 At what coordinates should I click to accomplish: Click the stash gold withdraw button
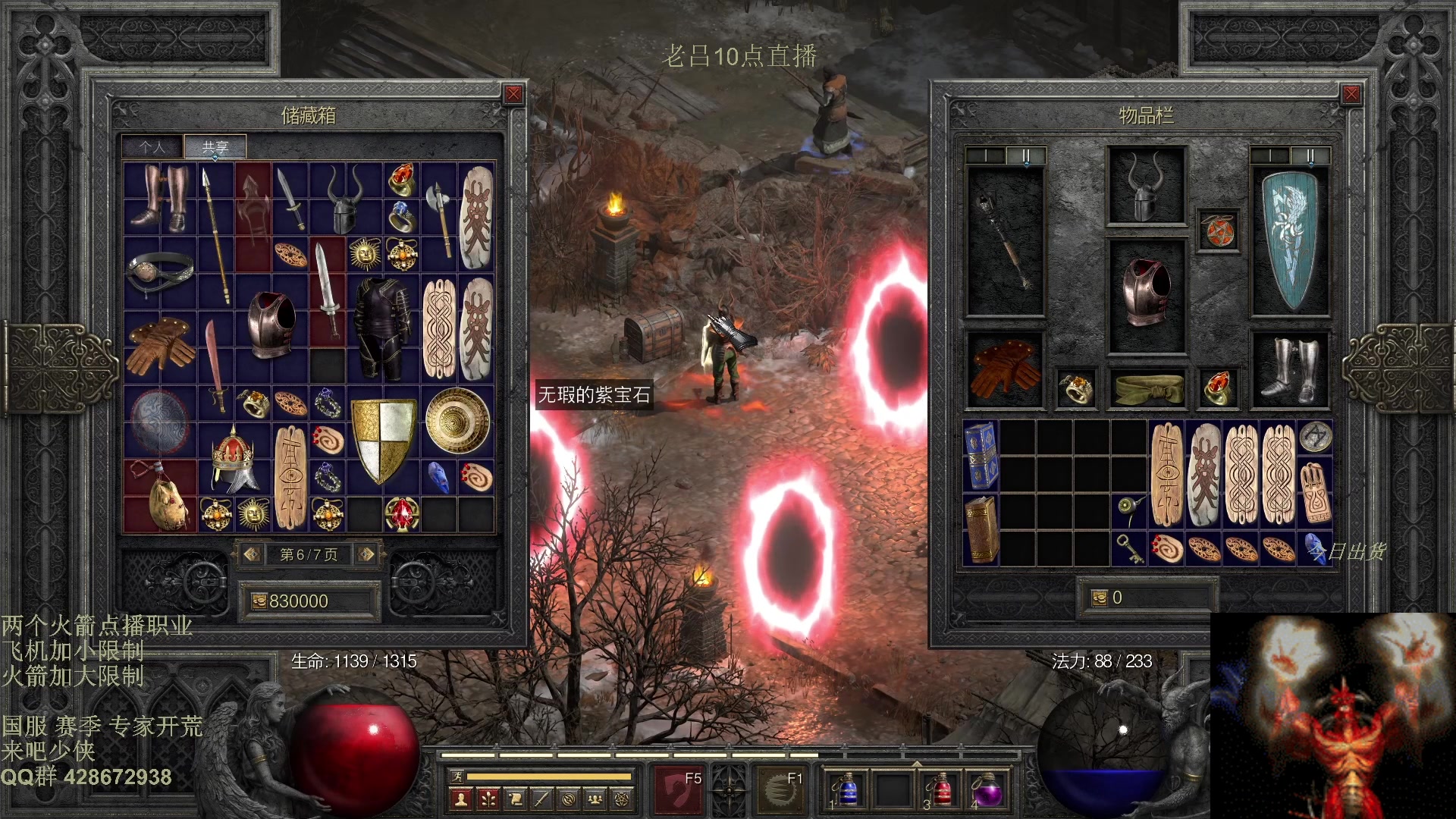259,601
